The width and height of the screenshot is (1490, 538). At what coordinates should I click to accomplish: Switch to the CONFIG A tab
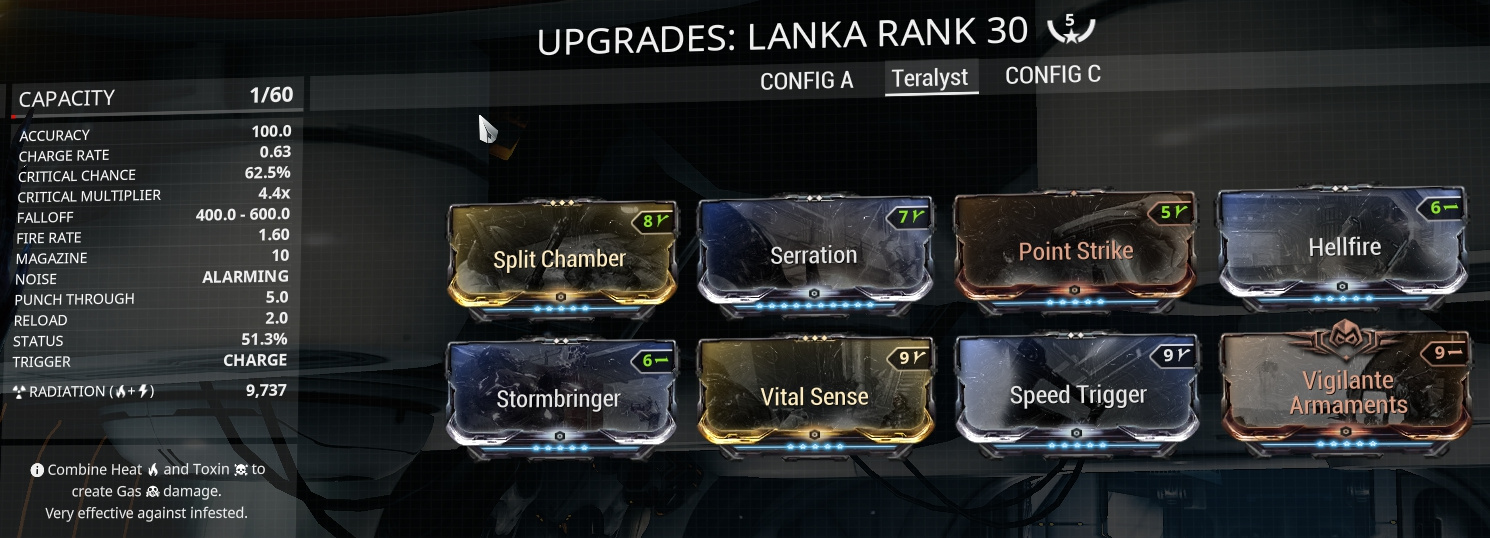click(x=806, y=81)
